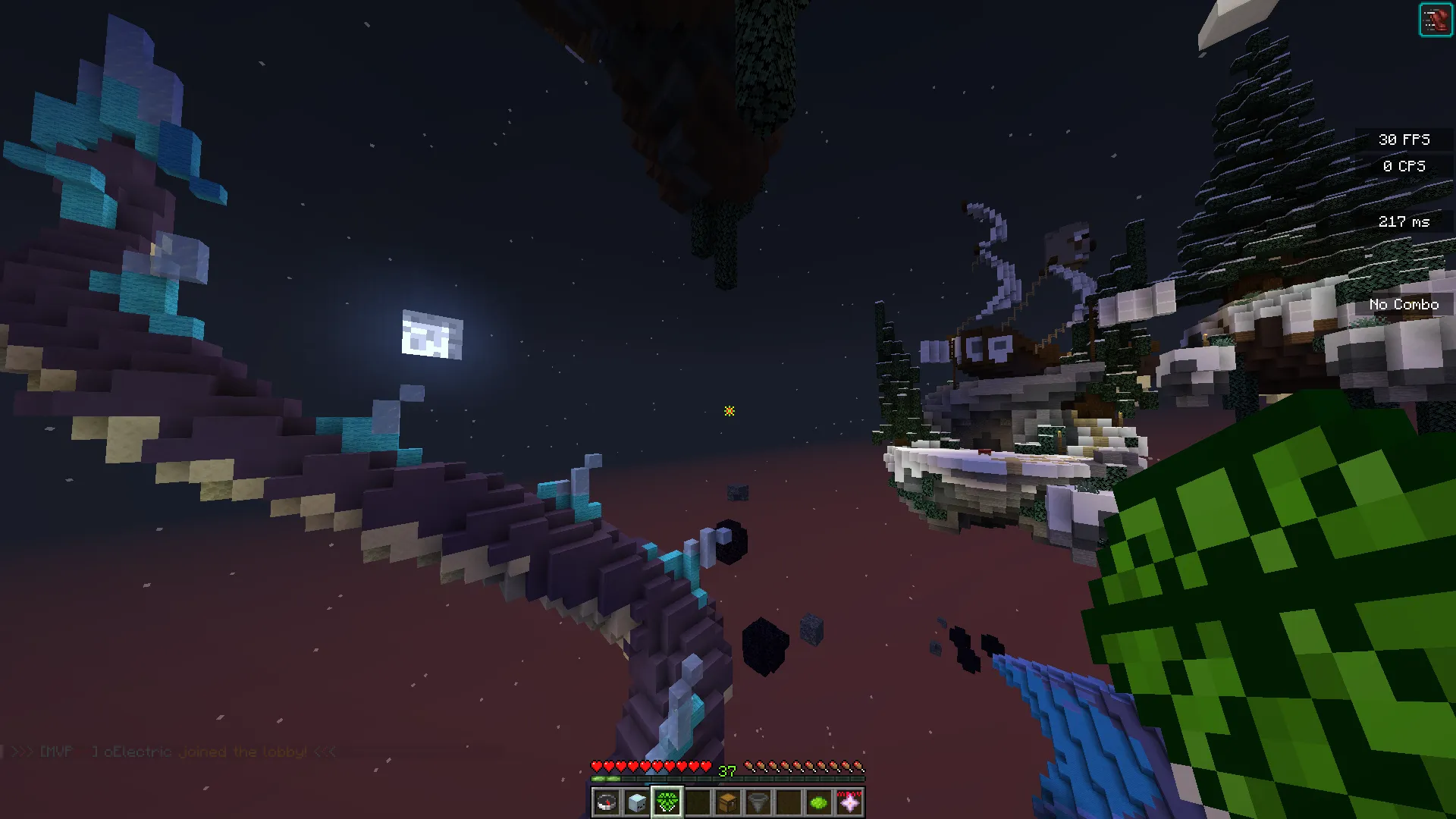Click the drumstick hunger bar
Viewport: 1456px width, 819px height.
[804, 766]
